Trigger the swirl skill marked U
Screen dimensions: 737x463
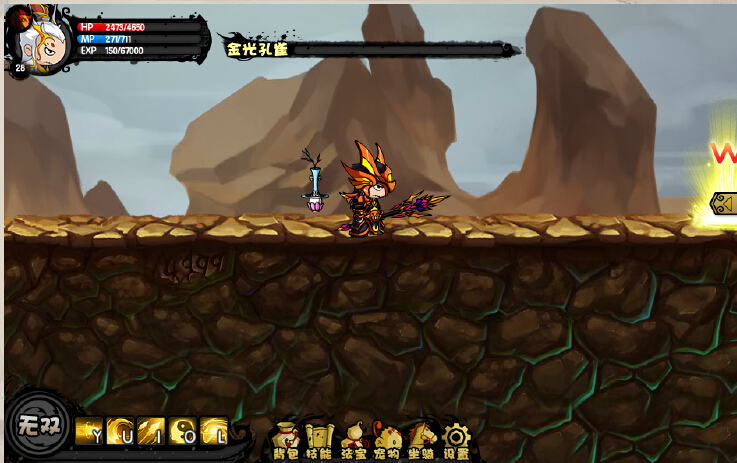pos(120,429)
